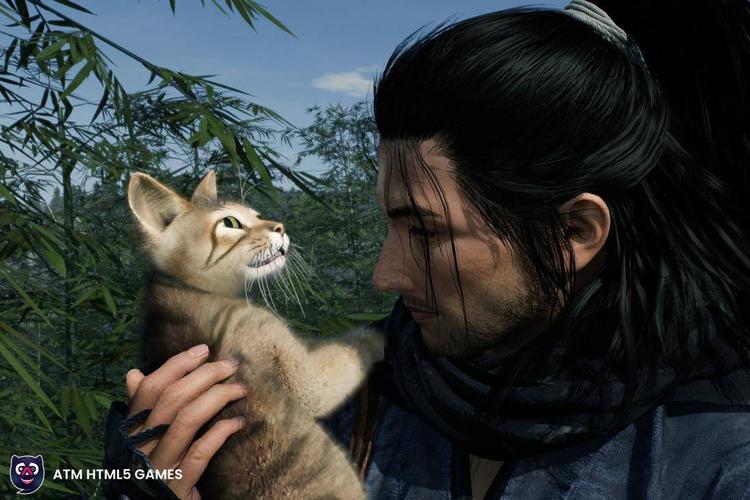Click the ATM HTML5 Games logo
The width and height of the screenshot is (750, 500).
point(27,473)
